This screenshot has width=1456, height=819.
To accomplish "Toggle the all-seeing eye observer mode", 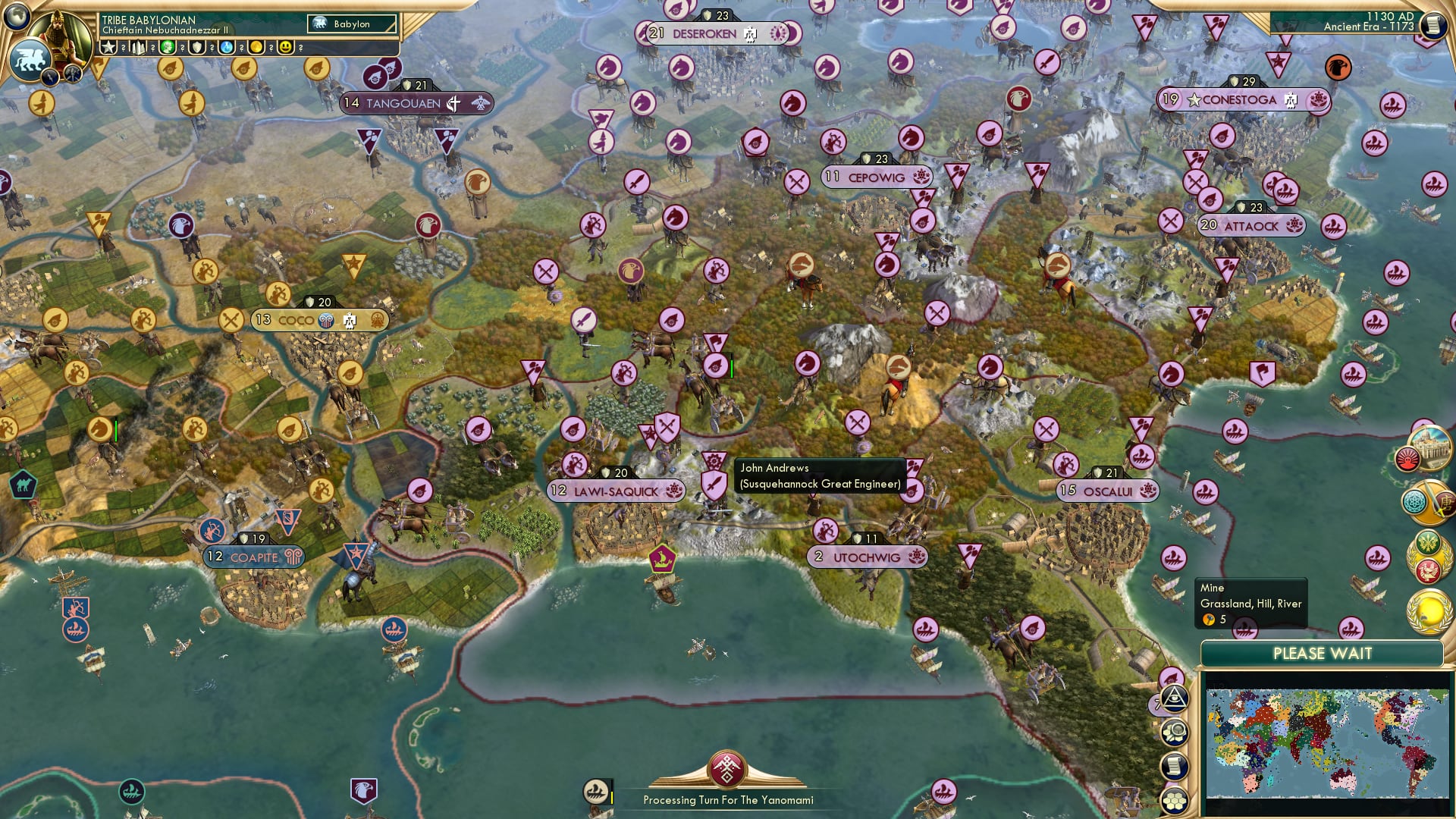I will pyautogui.click(x=1175, y=698).
